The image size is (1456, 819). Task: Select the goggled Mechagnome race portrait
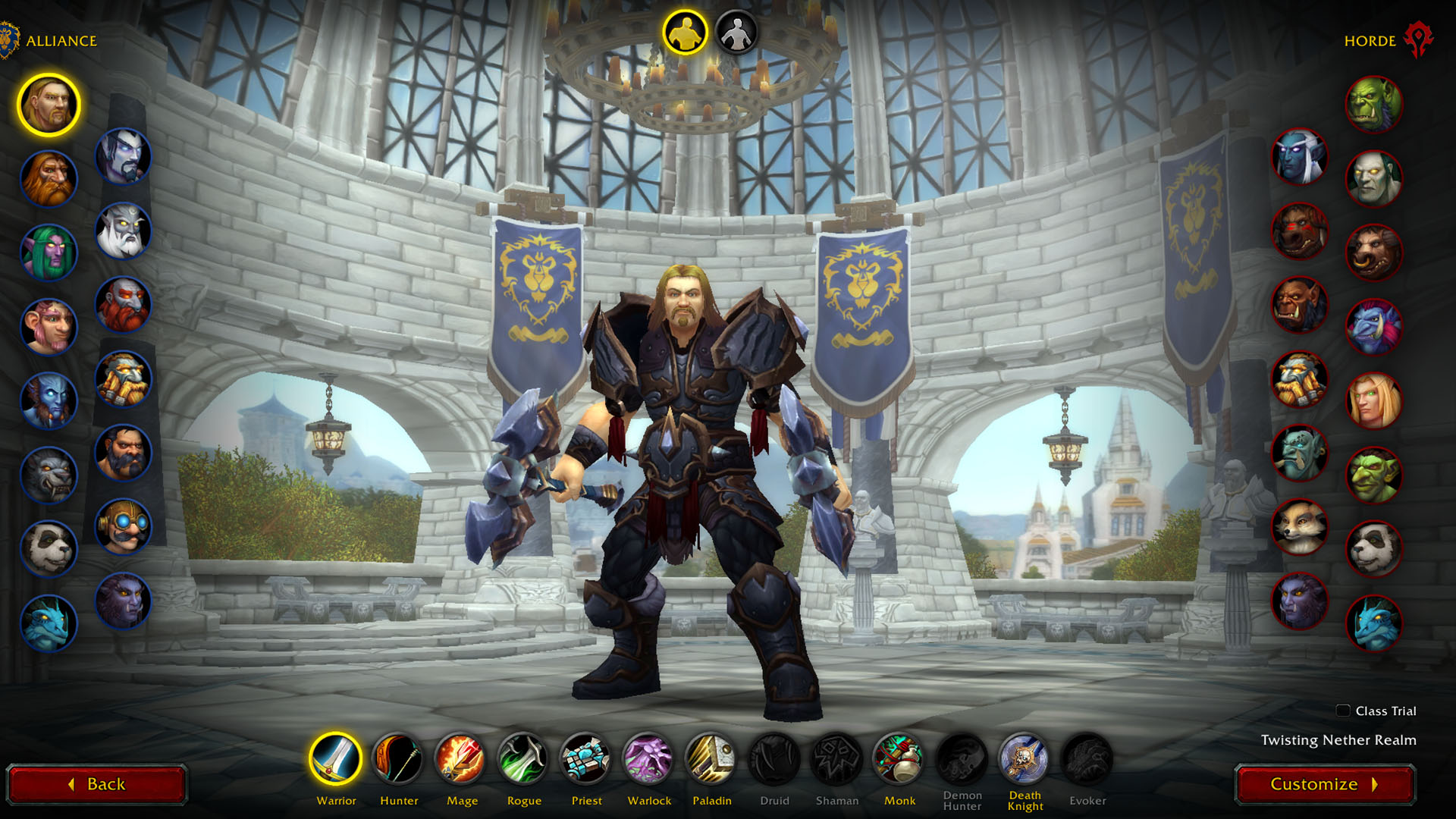coord(123,526)
